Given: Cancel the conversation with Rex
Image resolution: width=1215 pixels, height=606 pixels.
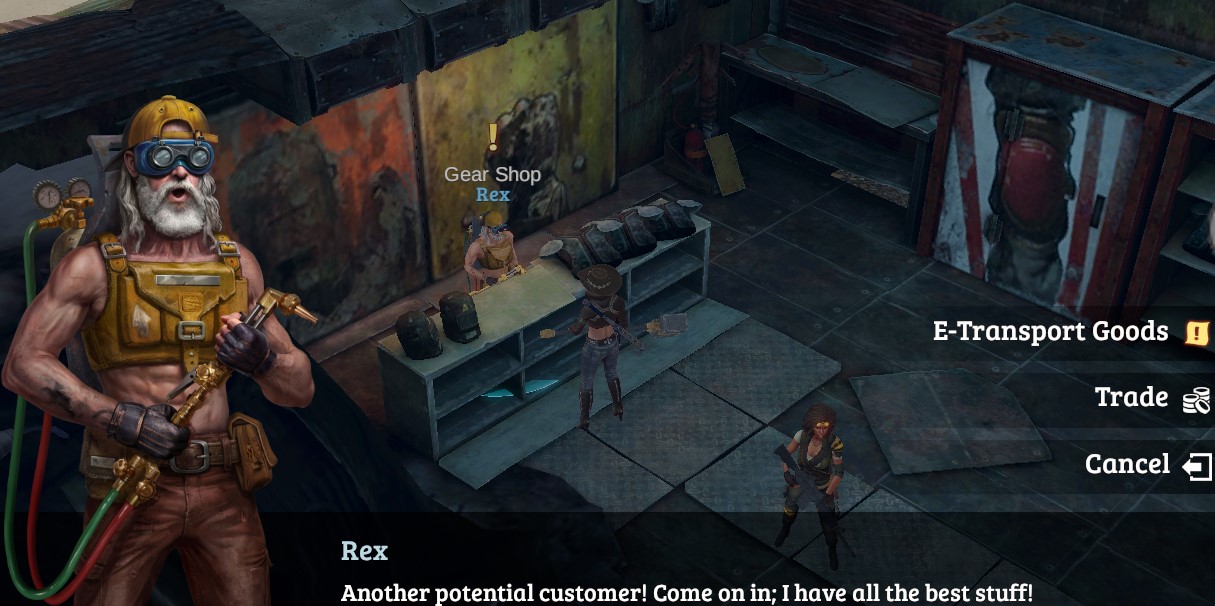Looking at the screenshot, I should (1127, 464).
